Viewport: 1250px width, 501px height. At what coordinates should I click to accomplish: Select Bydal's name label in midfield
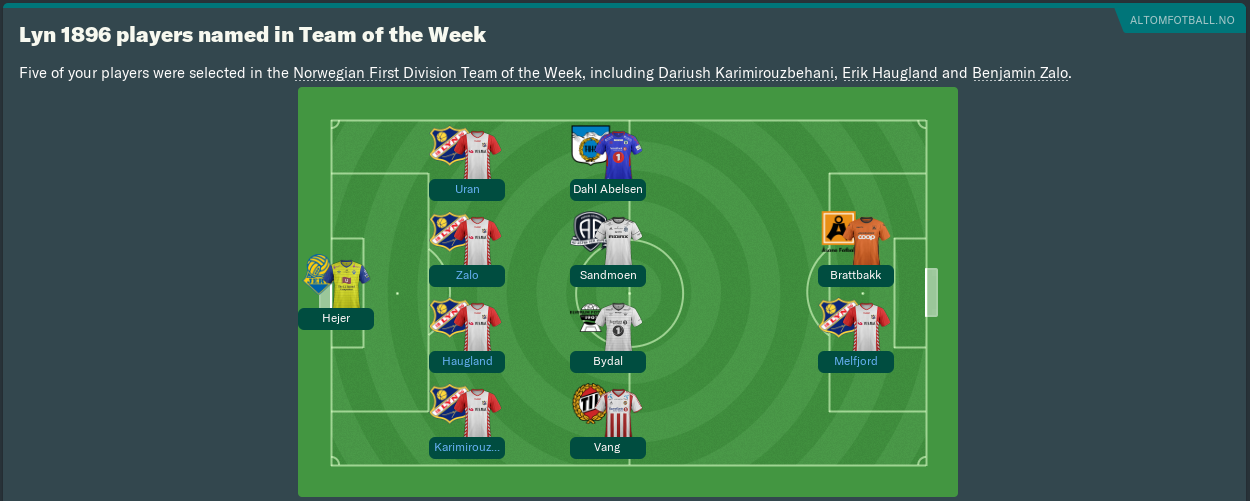pyautogui.click(x=608, y=362)
